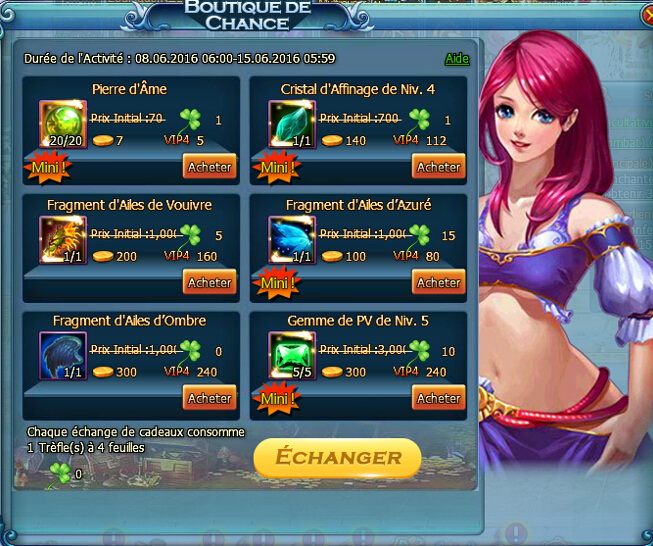
Task: Open the Aide help link
Action: click(x=456, y=59)
